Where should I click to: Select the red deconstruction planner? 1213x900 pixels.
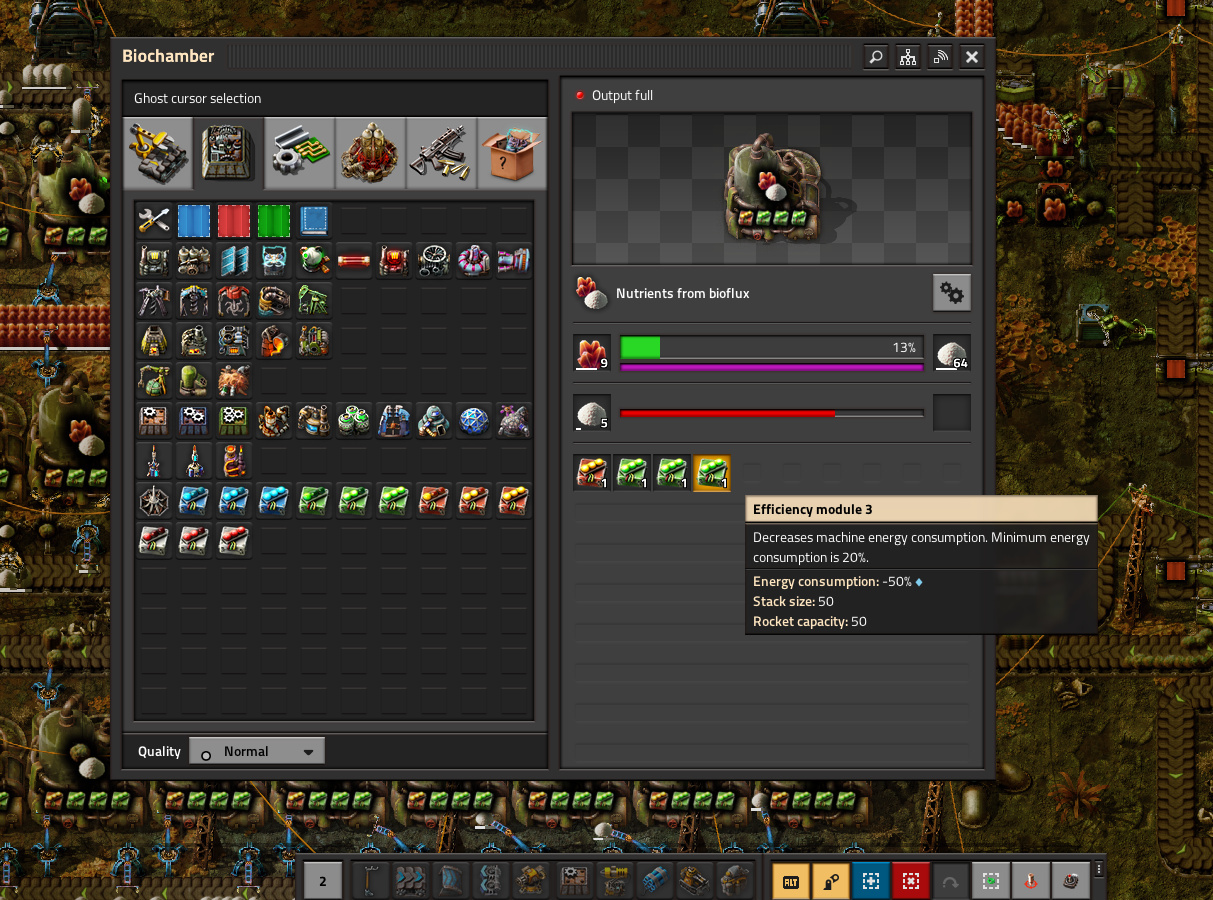234,220
